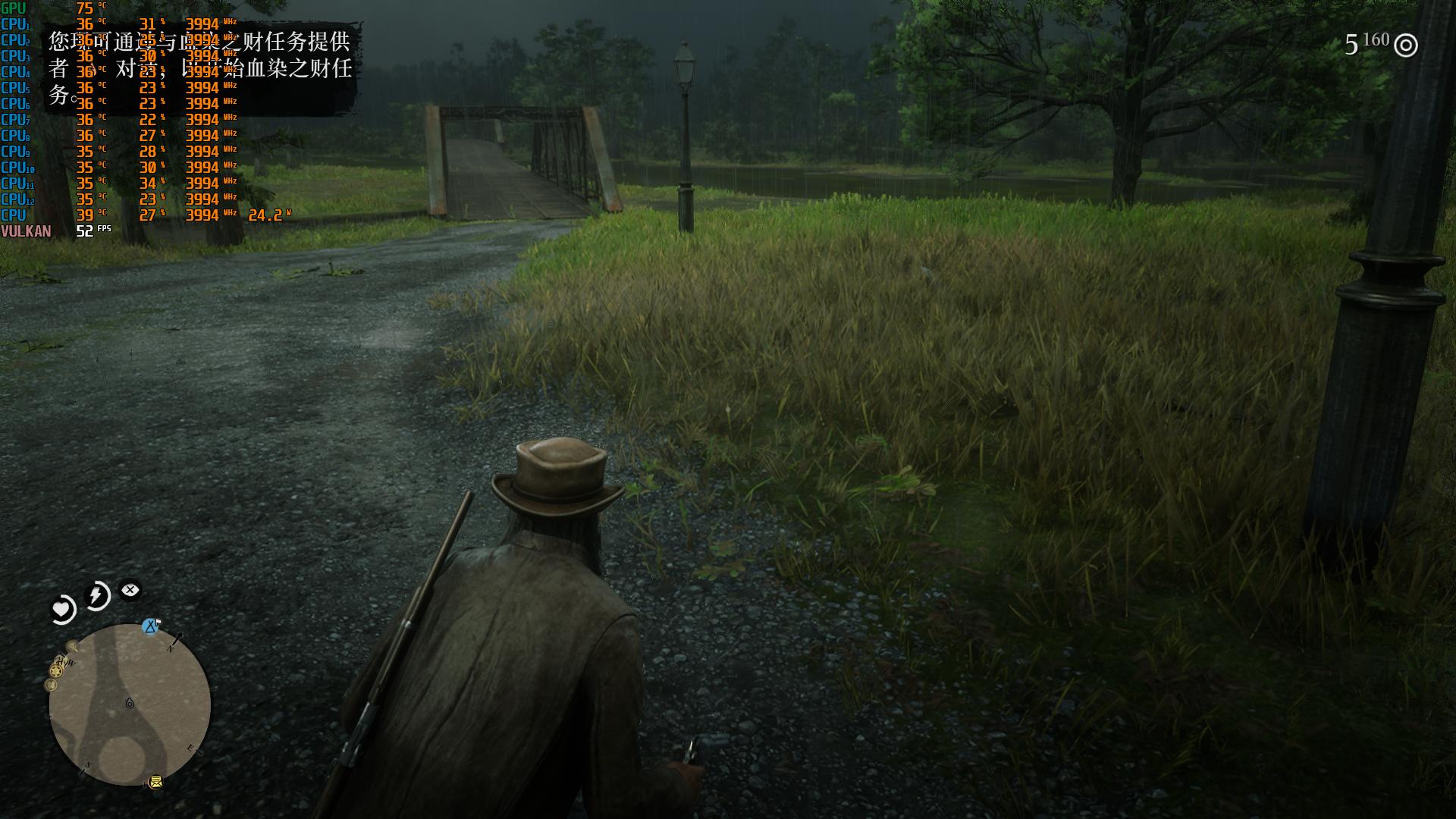1456x819 pixels.
Task: Click the yellow mail envelope marker
Action: pos(155,782)
